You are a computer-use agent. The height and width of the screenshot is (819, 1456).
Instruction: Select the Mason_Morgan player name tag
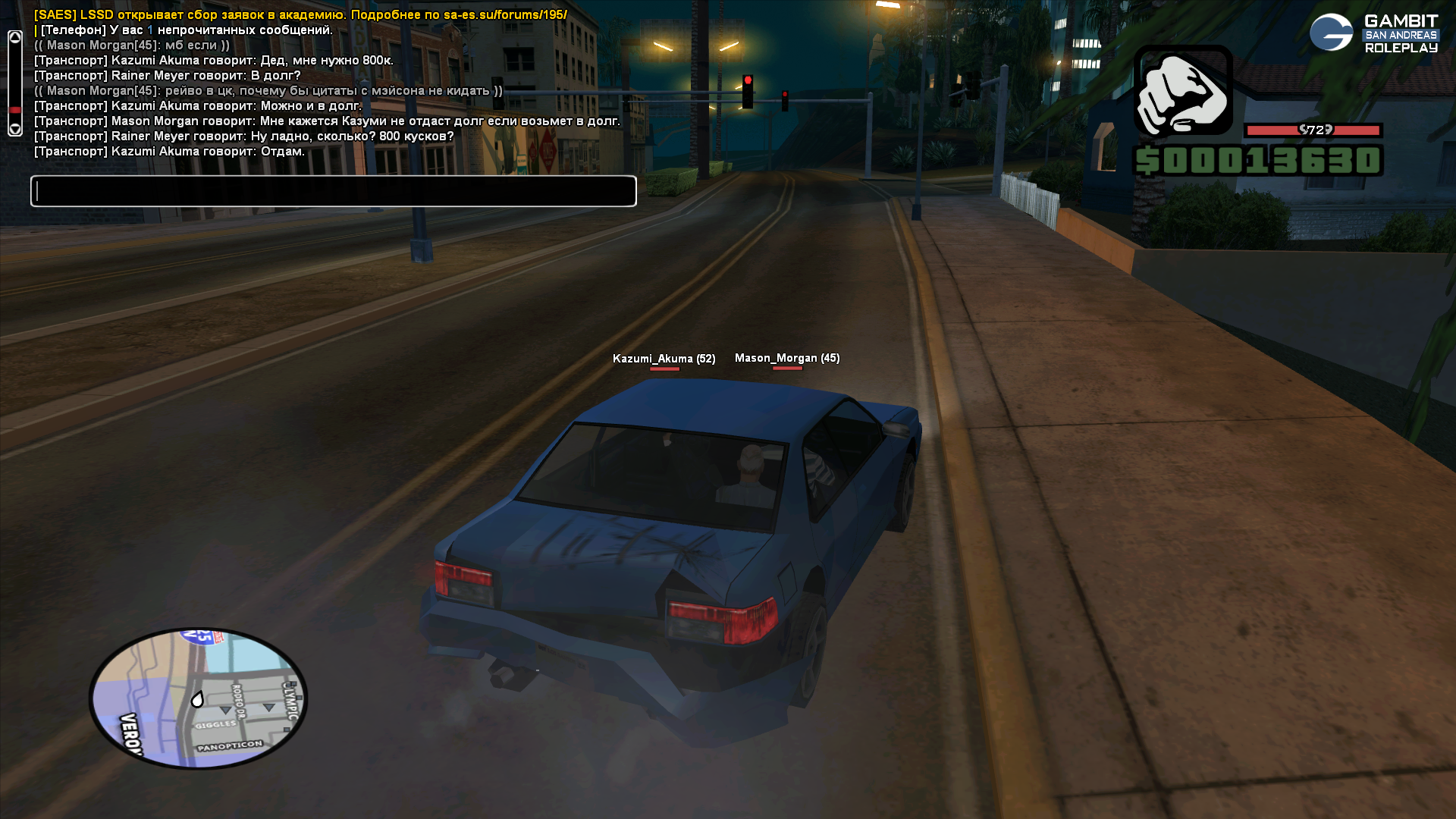[x=787, y=358]
